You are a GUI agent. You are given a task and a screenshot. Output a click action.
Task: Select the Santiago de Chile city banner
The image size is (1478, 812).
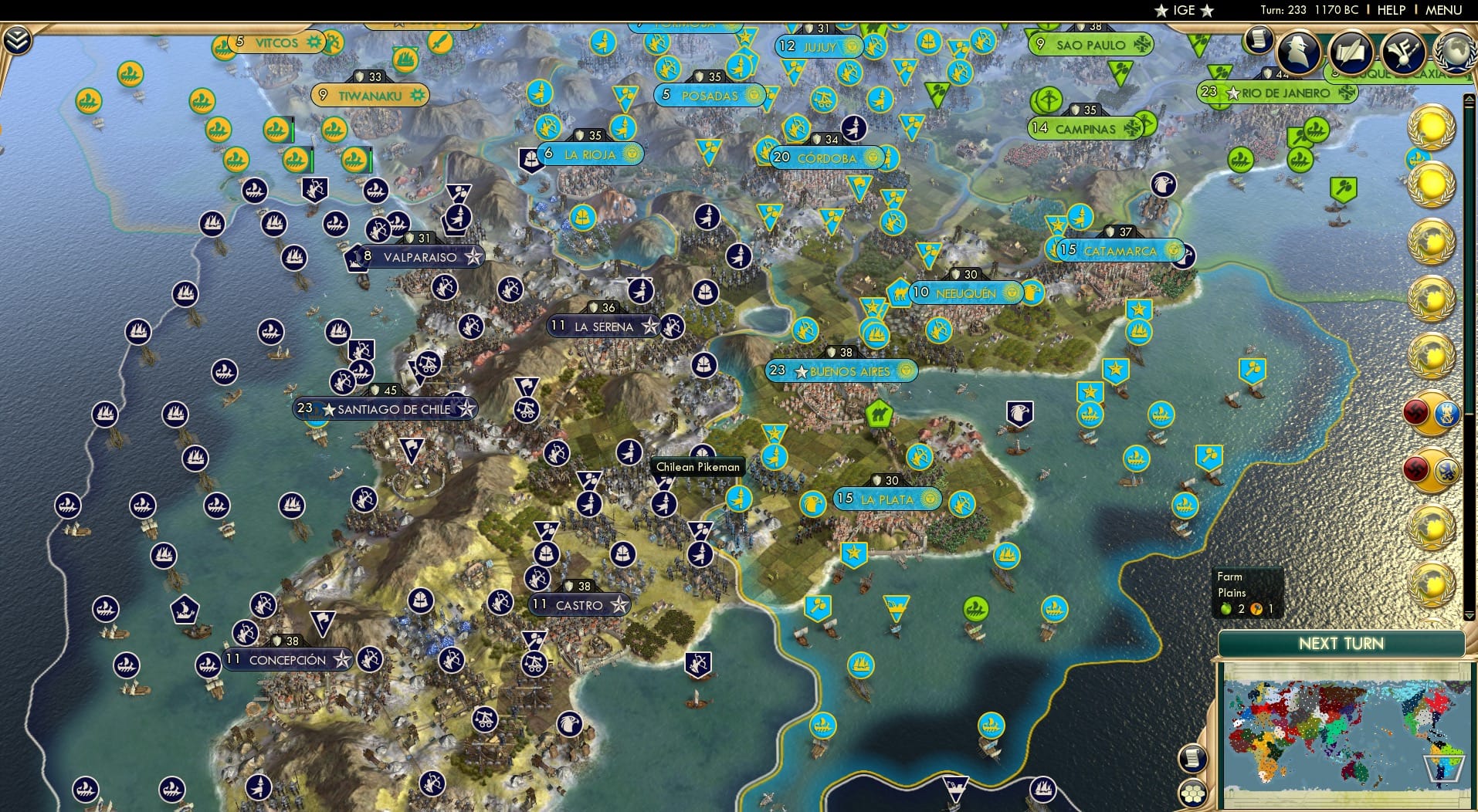(386, 409)
